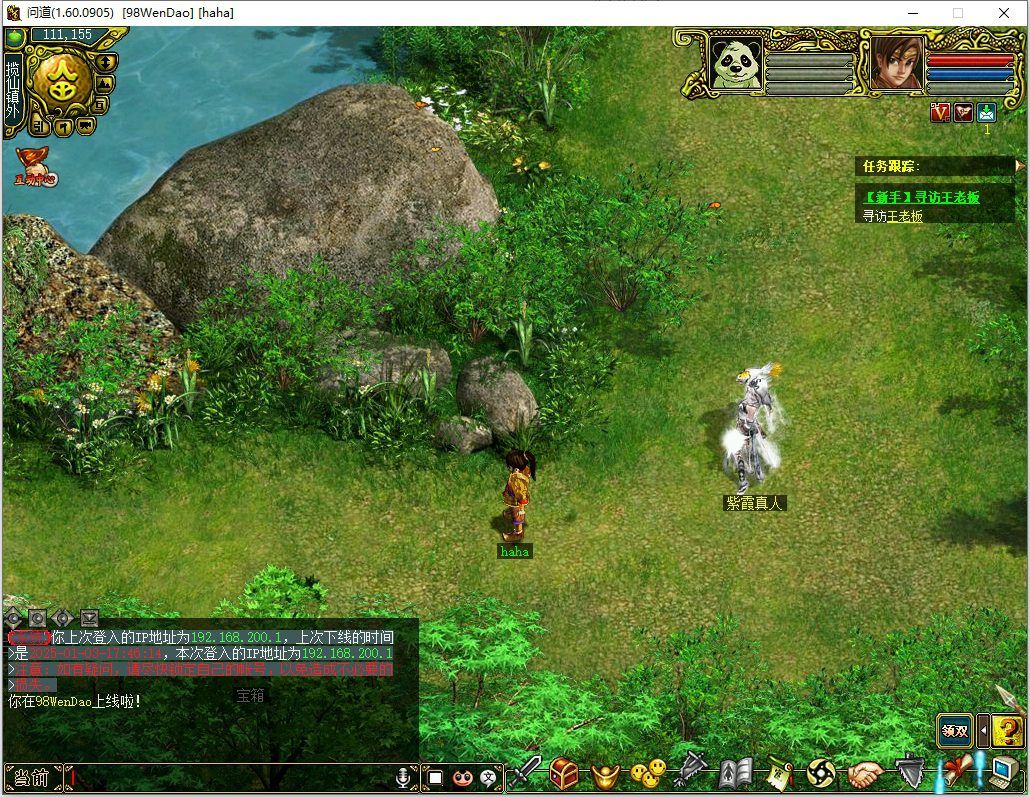Open the player character portrait
The image size is (1030, 797).
(x=896, y=64)
